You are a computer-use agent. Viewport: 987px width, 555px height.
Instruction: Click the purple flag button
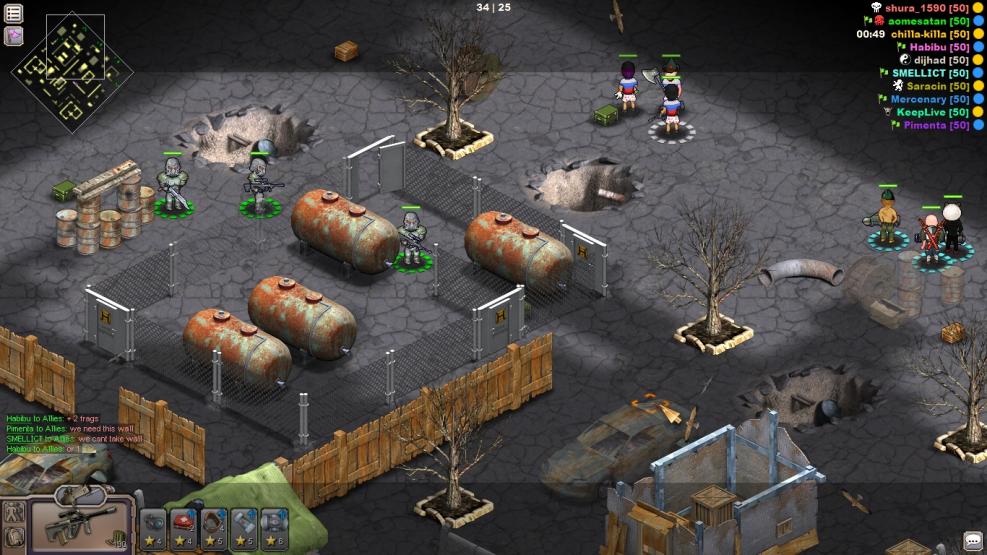(x=14, y=36)
